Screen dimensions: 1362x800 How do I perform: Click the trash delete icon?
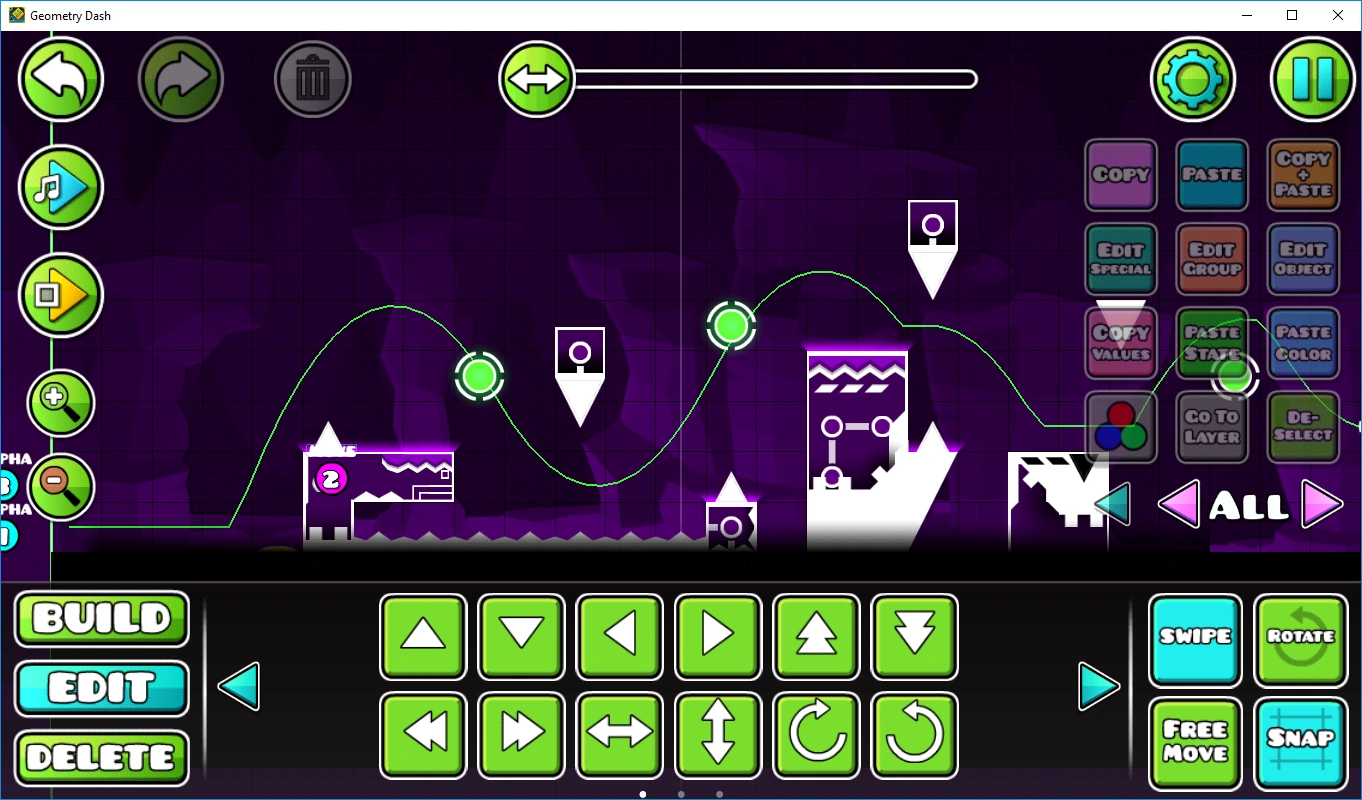point(312,79)
